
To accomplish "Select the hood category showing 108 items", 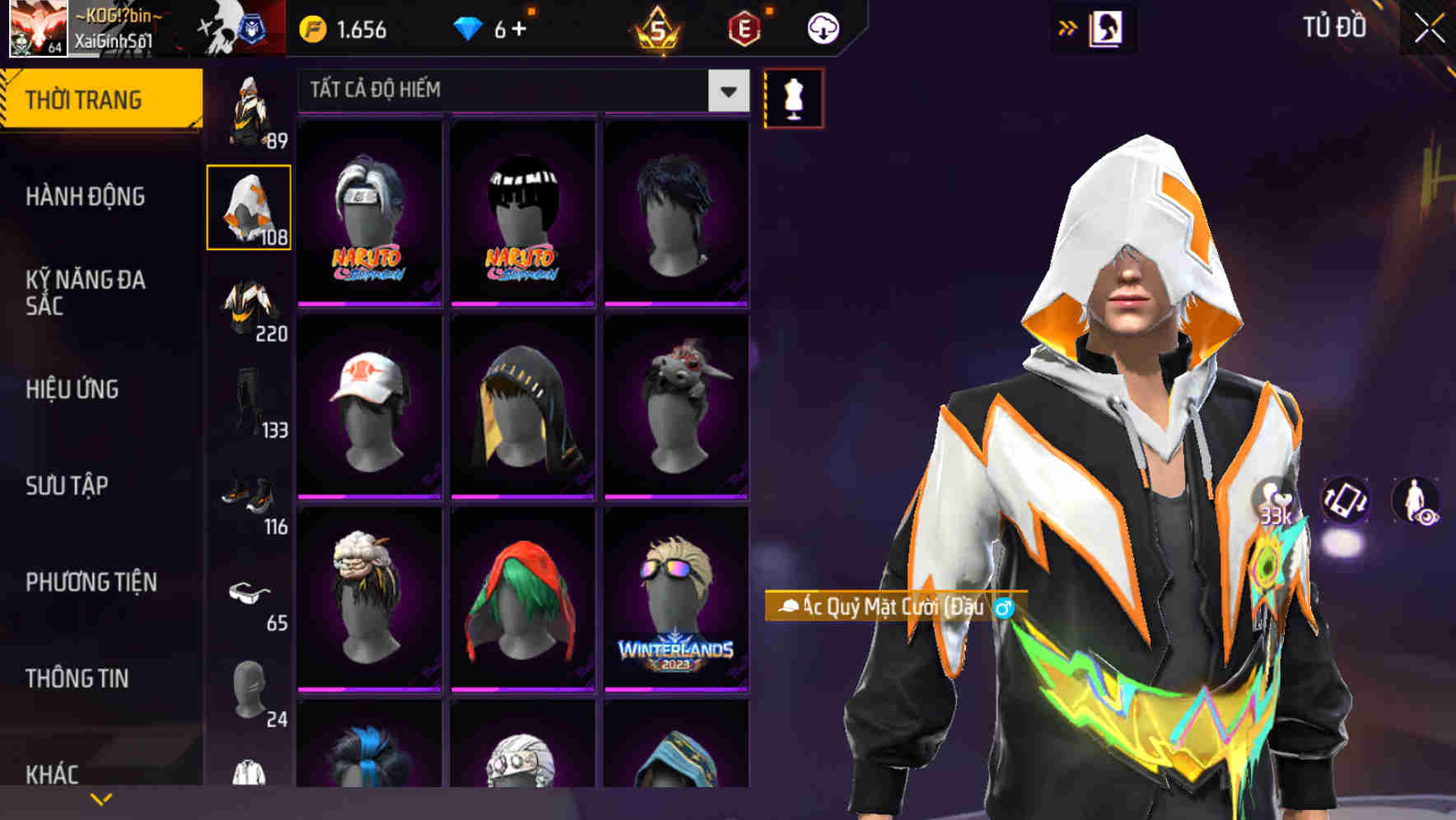I will (x=250, y=206).
